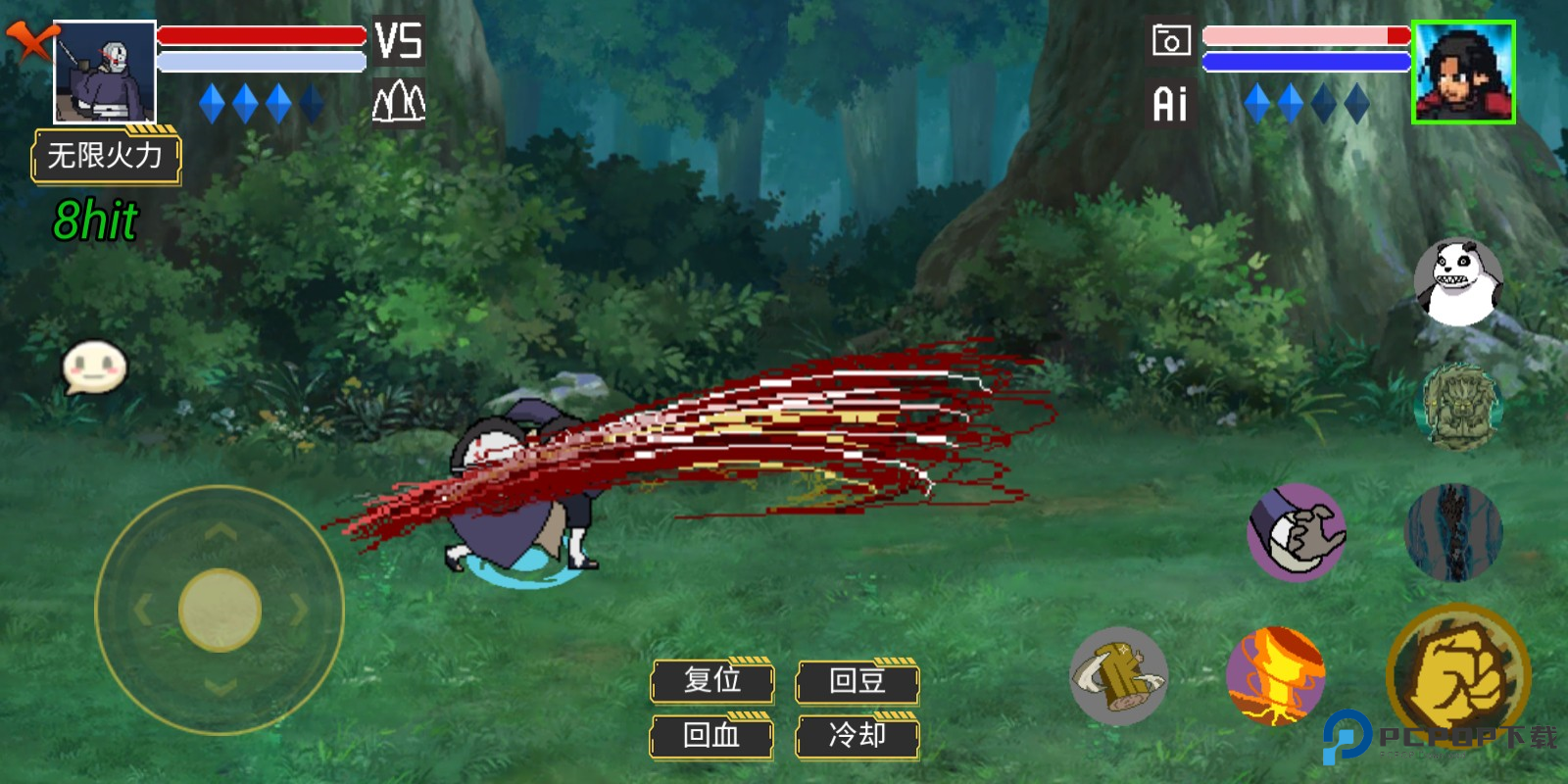The height and width of the screenshot is (784, 1568).
Task: Toggle the Ai control button
Action: (x=1170, y=104)
